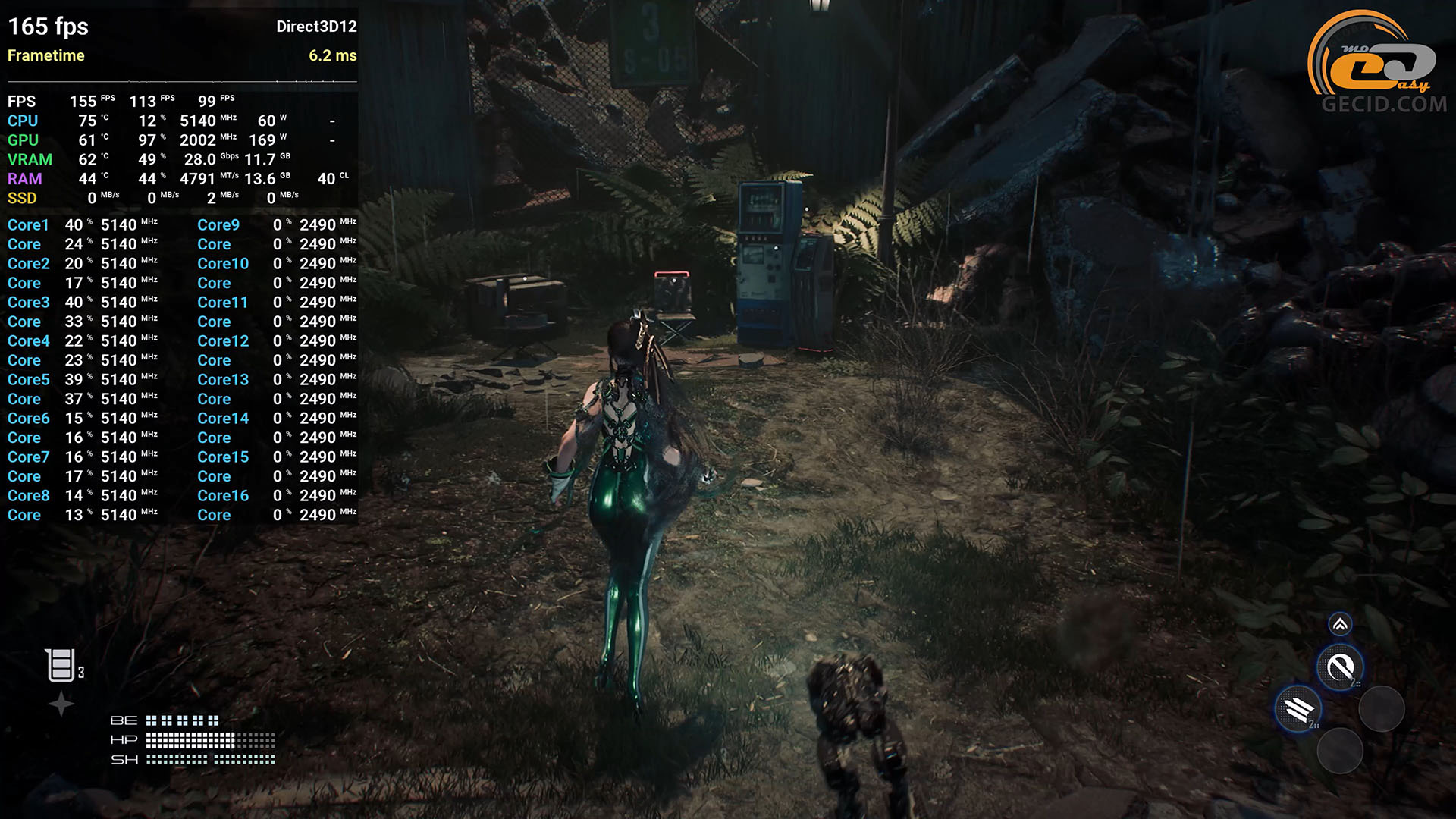This screenshot has height=819, width=1456.
Task: Select the four-pointed star icon
Action: 61,704
